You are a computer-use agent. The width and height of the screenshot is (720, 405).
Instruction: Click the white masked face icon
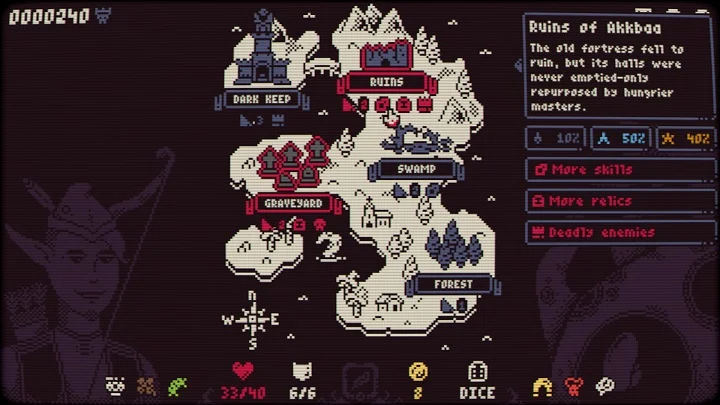pos(116,385)
